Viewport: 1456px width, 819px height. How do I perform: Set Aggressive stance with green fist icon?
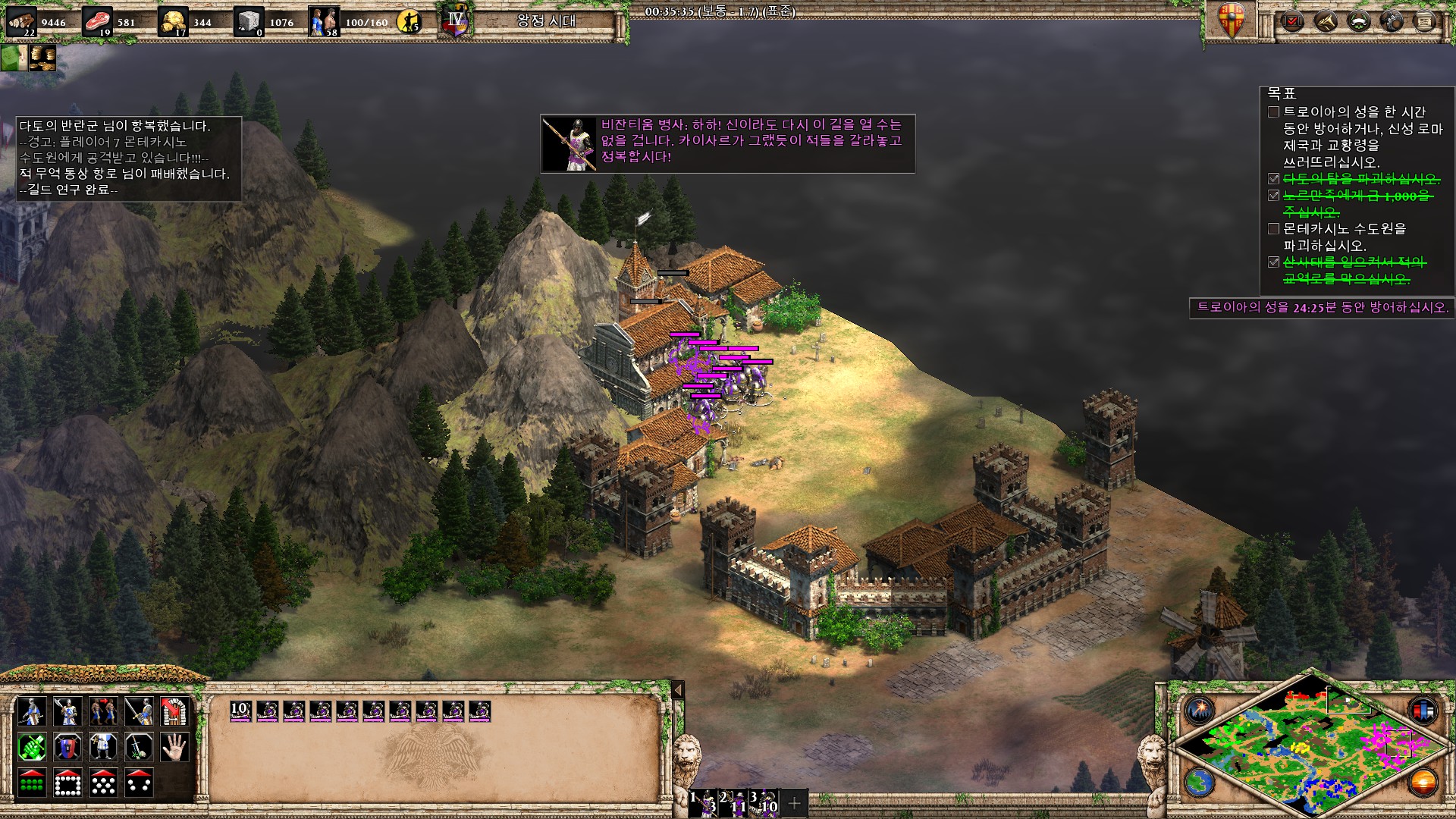31,748
